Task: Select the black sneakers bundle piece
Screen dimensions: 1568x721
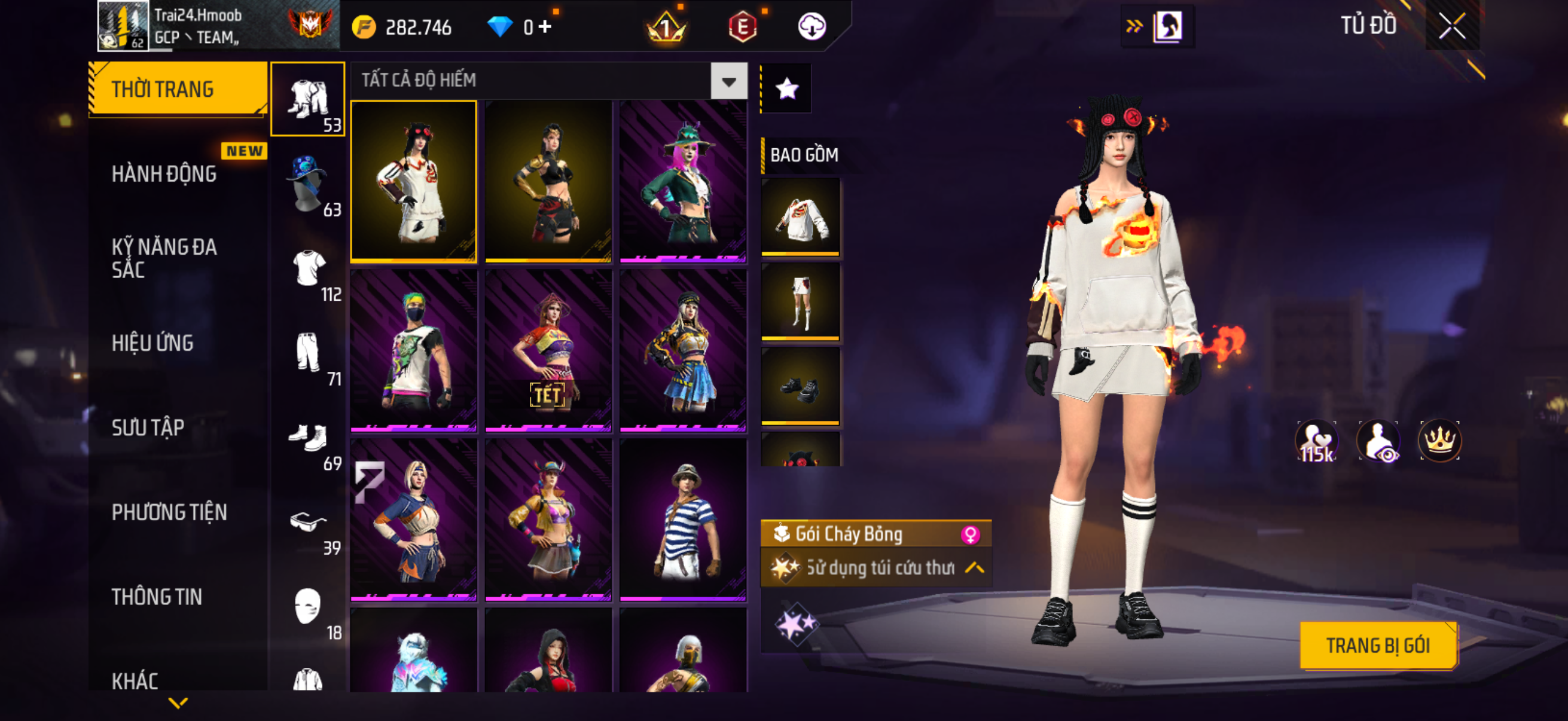Action: [x=800, y=386]
